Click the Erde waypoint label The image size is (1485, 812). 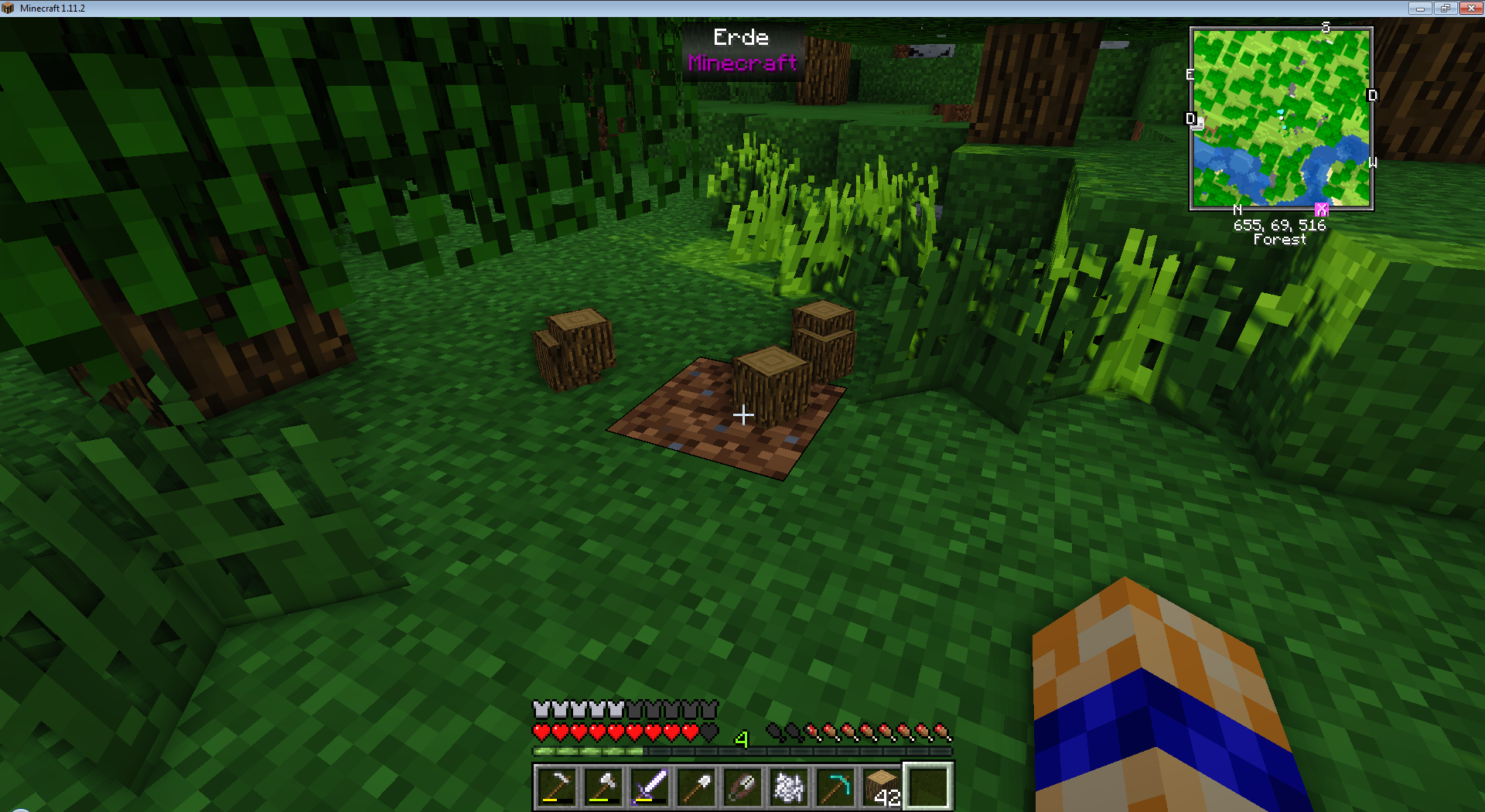(742, 37)
